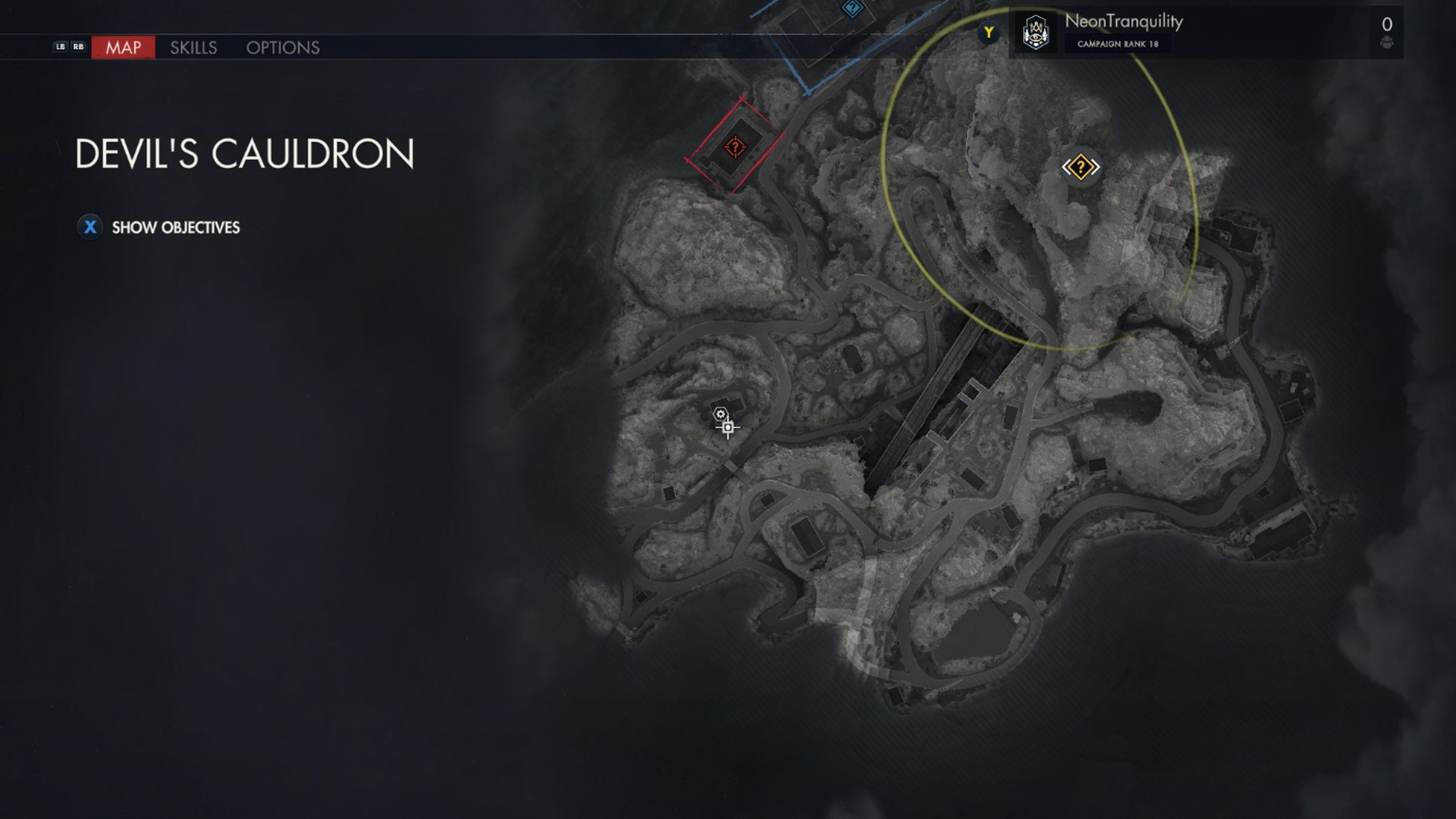Open the Options tab
Screen dimensions: 1456x819
tap(283, 48)
